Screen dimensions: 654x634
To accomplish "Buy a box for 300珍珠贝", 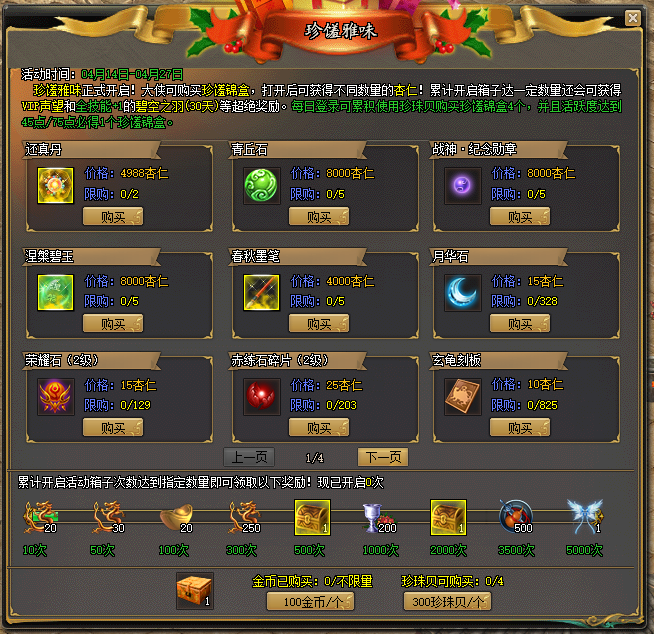I will coord(446,601).
